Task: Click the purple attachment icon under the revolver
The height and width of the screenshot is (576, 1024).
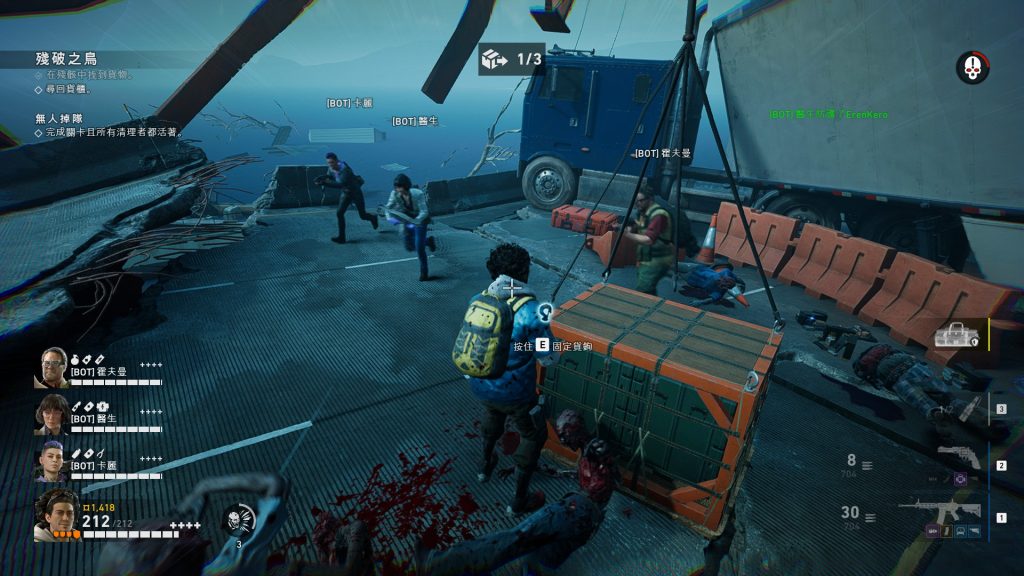Action: click(x=961, y=480)
